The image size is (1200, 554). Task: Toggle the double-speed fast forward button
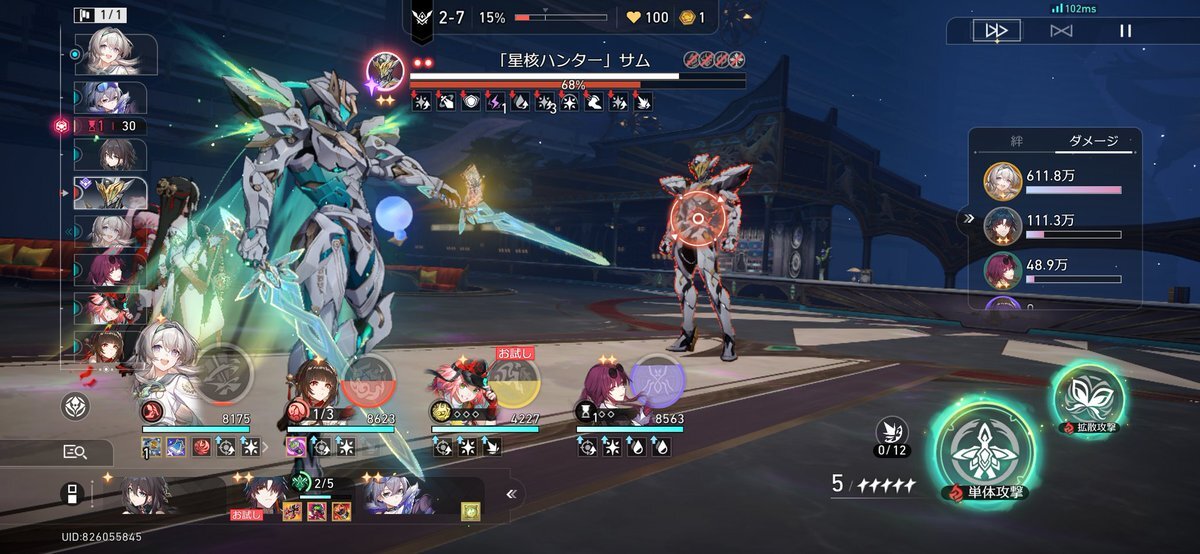[x=996, y=31]
